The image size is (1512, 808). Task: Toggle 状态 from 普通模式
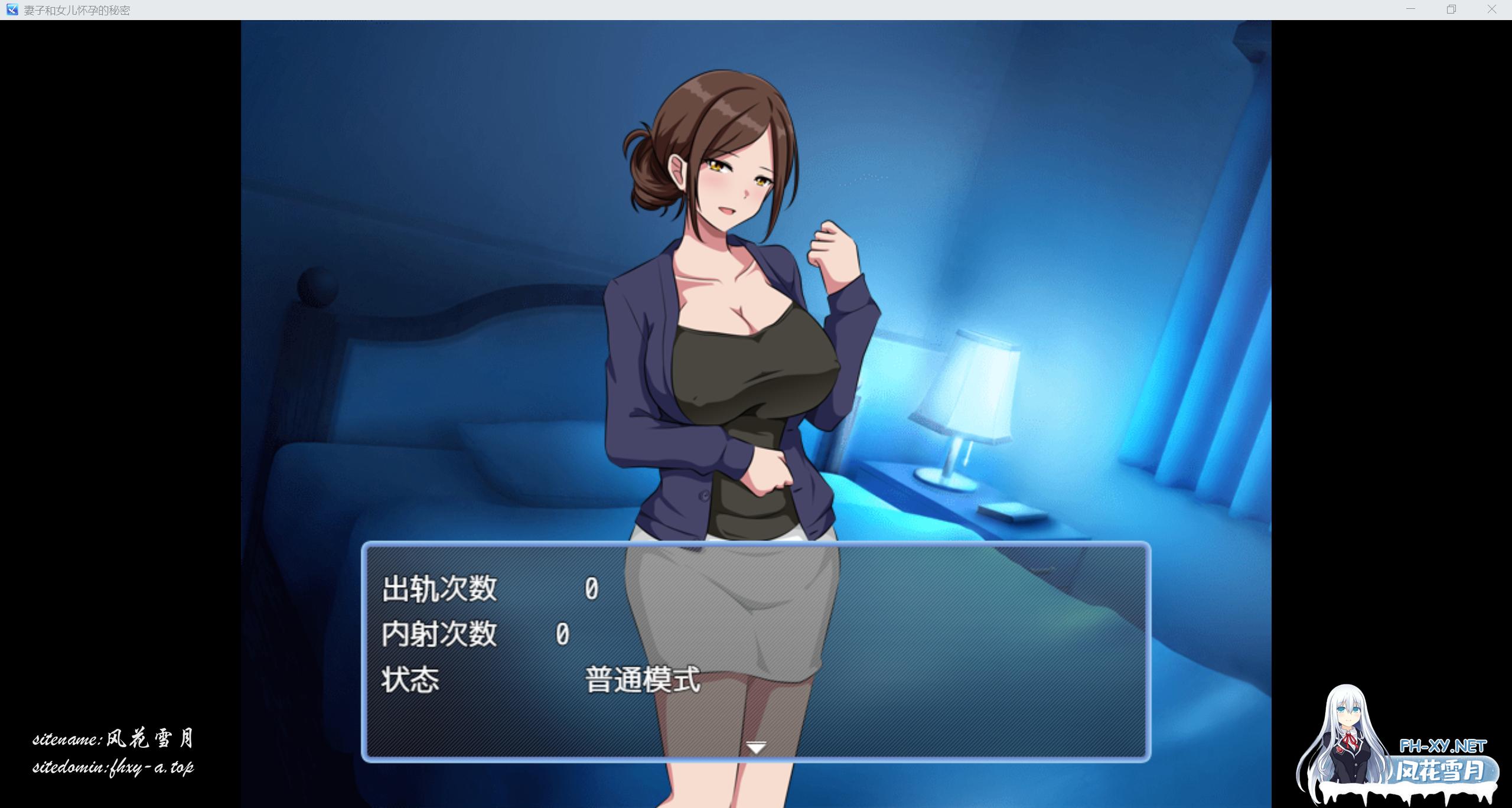click(641, 679)
